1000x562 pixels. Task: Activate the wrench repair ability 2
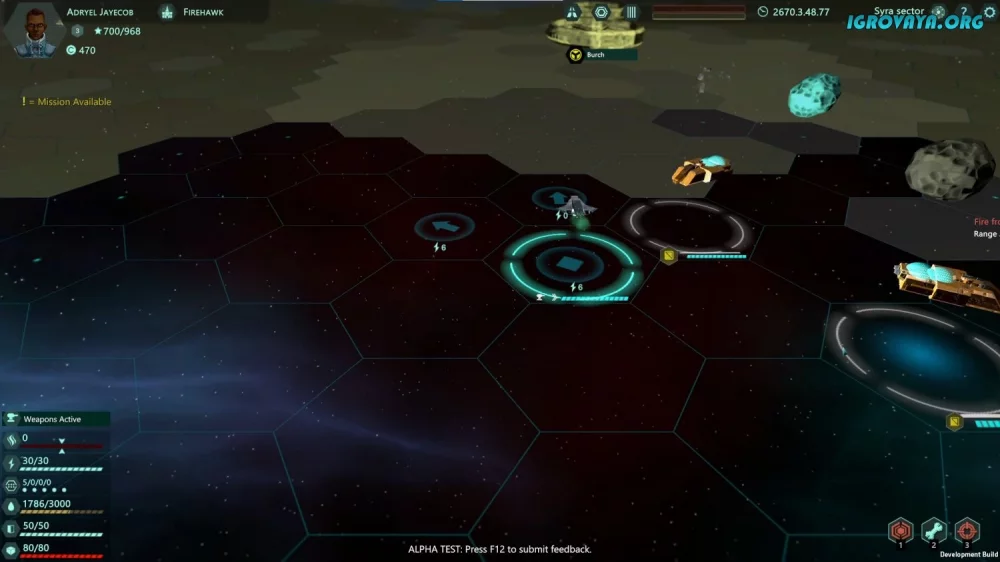point(934,529)
